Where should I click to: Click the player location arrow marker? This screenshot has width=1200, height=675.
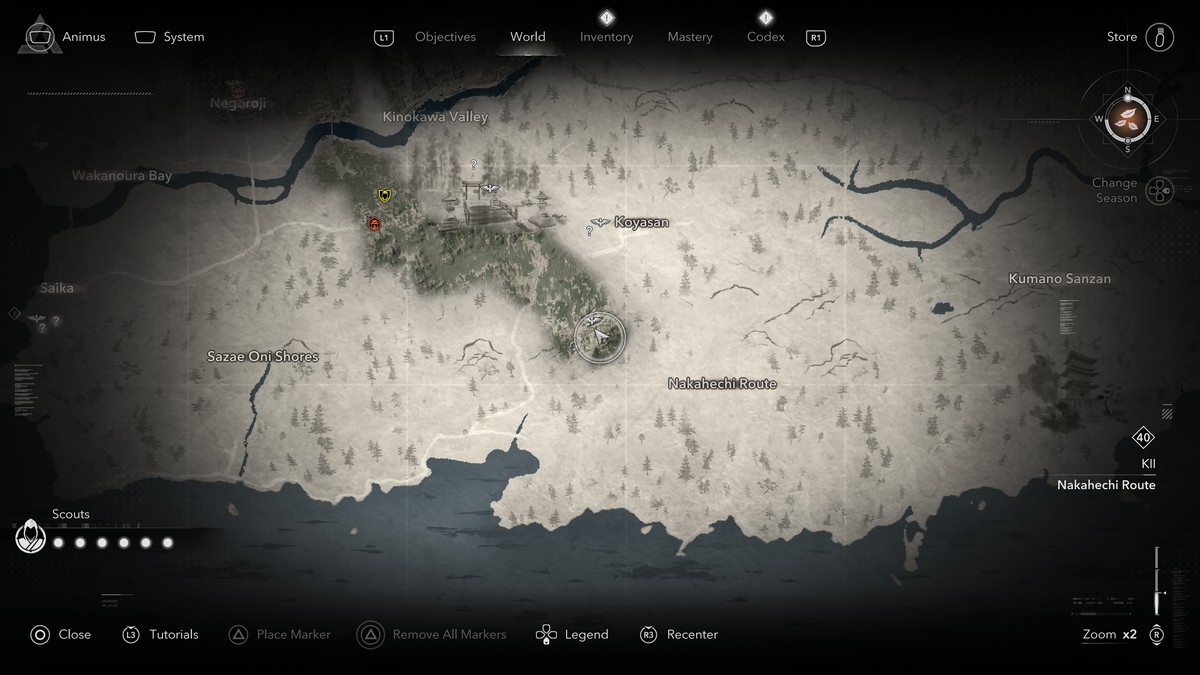pyautogui.click(x=600, y=338)
